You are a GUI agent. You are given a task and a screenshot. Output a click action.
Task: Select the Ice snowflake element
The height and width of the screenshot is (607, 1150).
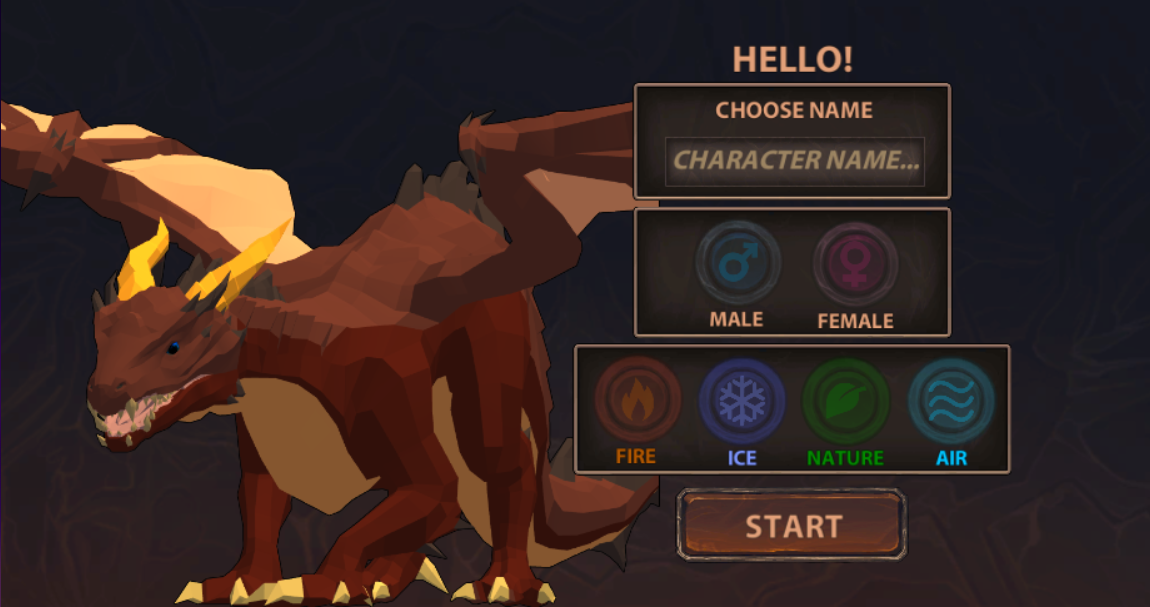click(741, 401)
